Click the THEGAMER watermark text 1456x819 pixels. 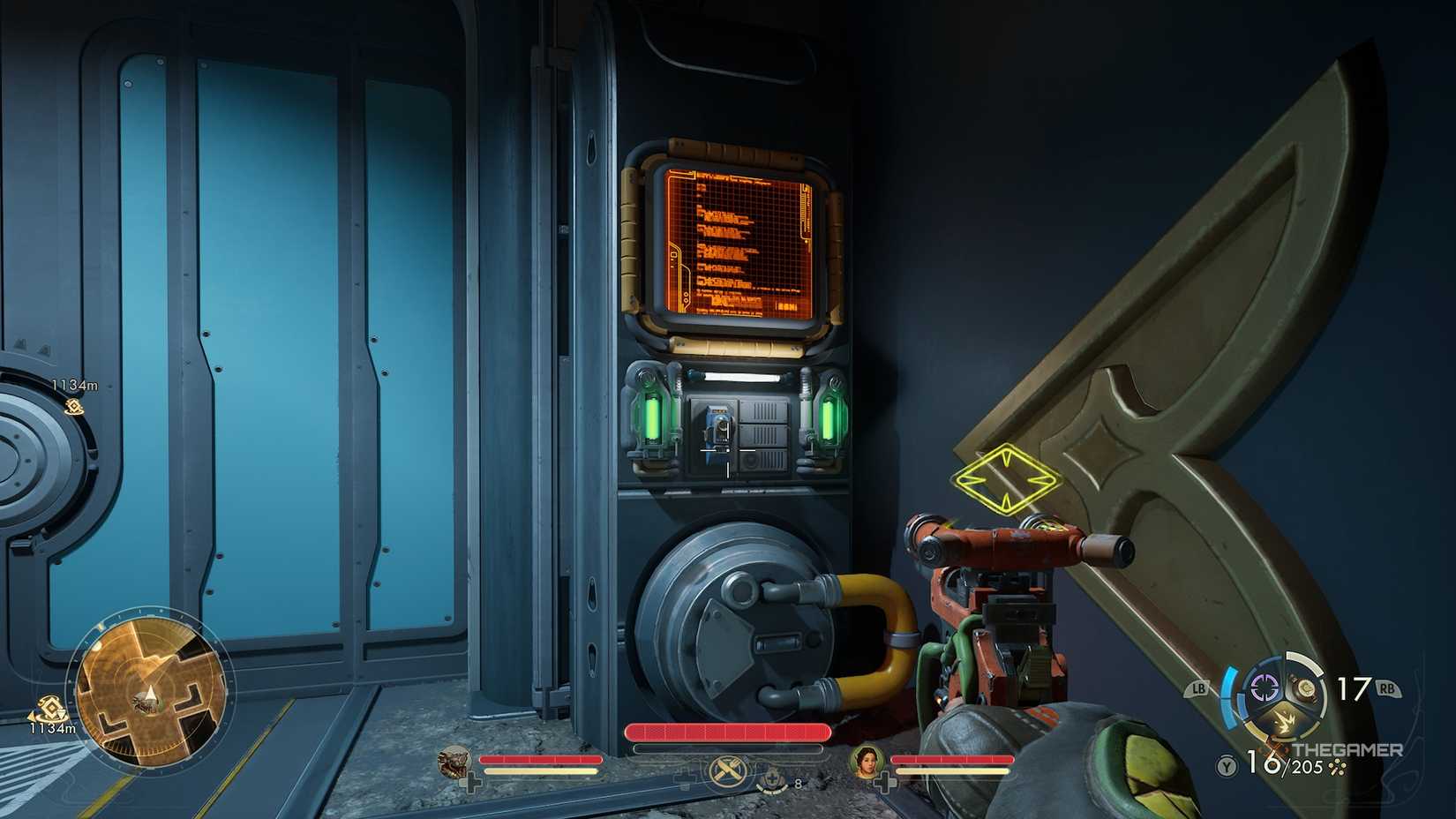[1348, 749]
